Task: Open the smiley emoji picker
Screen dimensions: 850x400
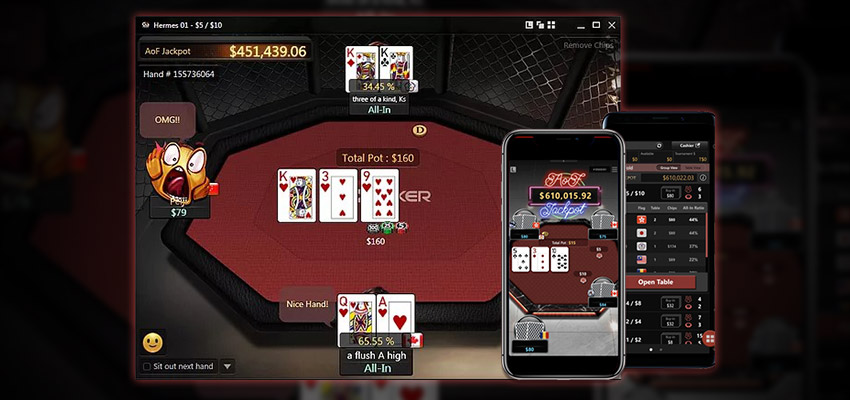Action: click(153, 343)
